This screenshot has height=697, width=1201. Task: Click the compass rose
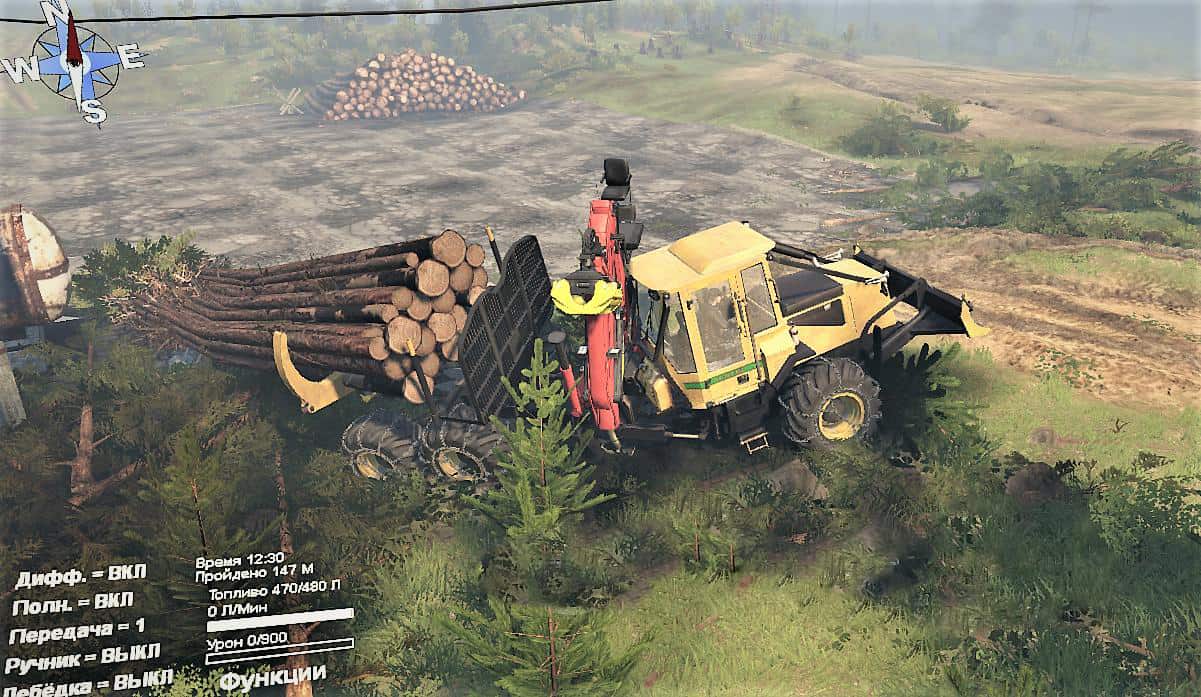(x=73, y=60)
